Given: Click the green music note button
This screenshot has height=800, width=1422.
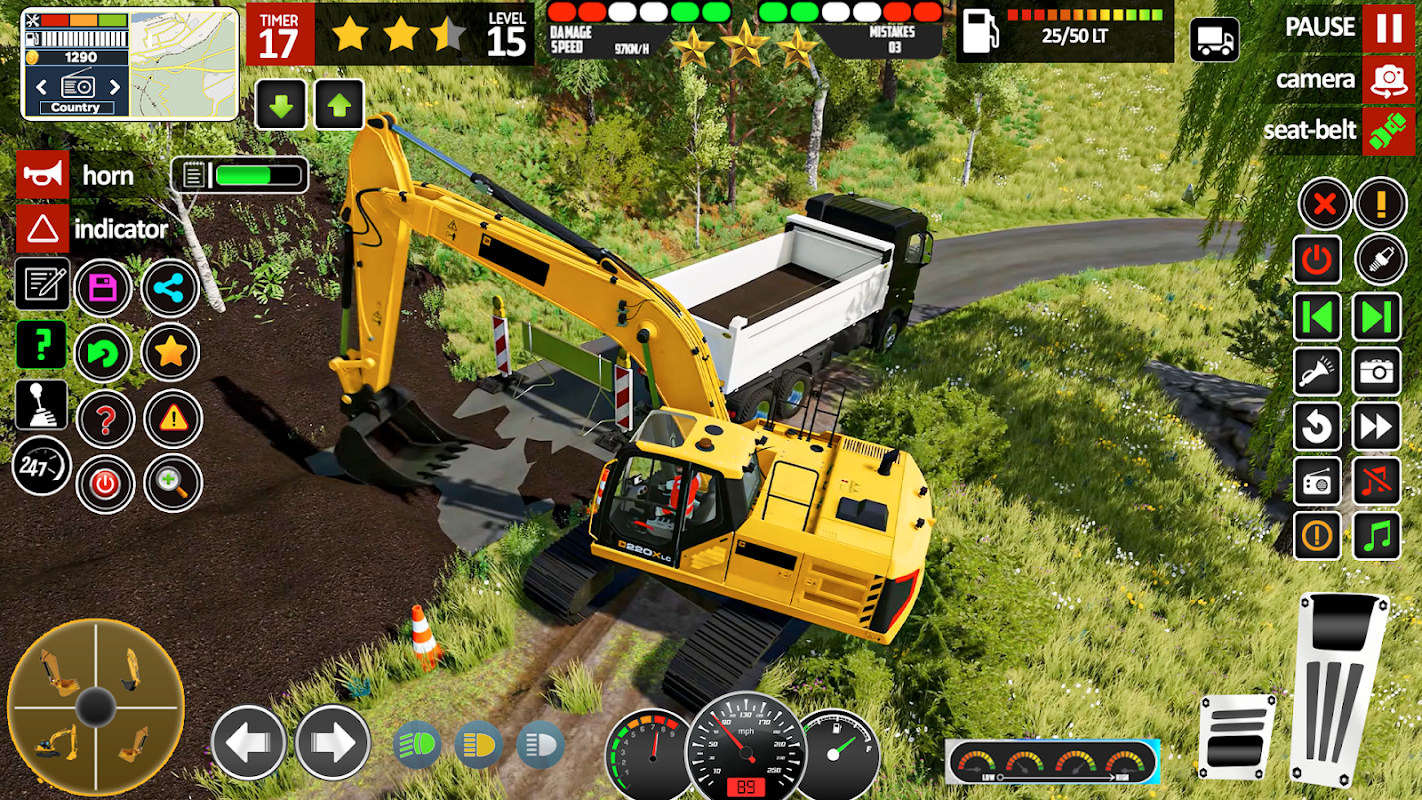Looking at the screenshot, I should pyautogui.click(x=1377, y=536).
